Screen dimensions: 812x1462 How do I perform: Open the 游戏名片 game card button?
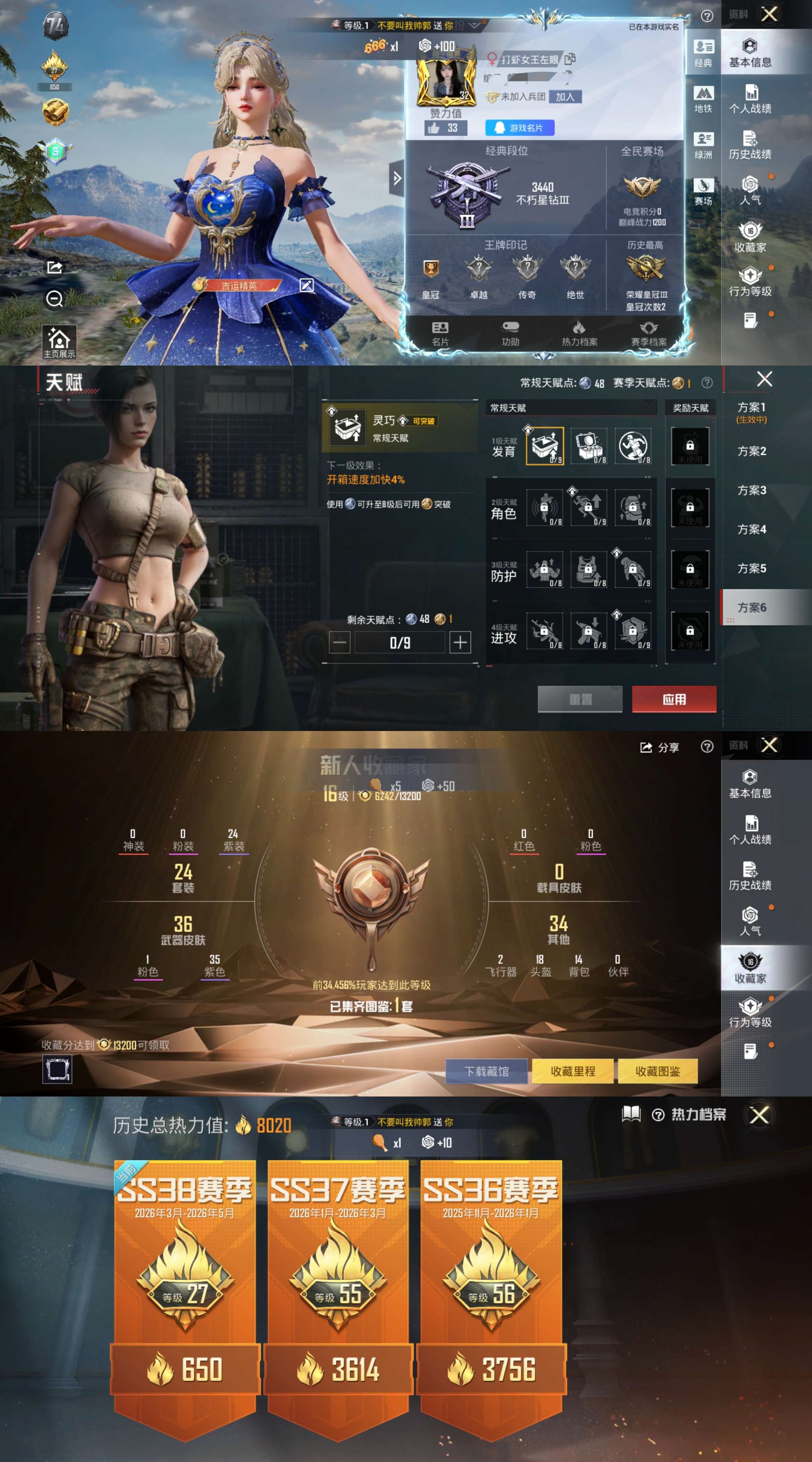[x=519, y=128]
